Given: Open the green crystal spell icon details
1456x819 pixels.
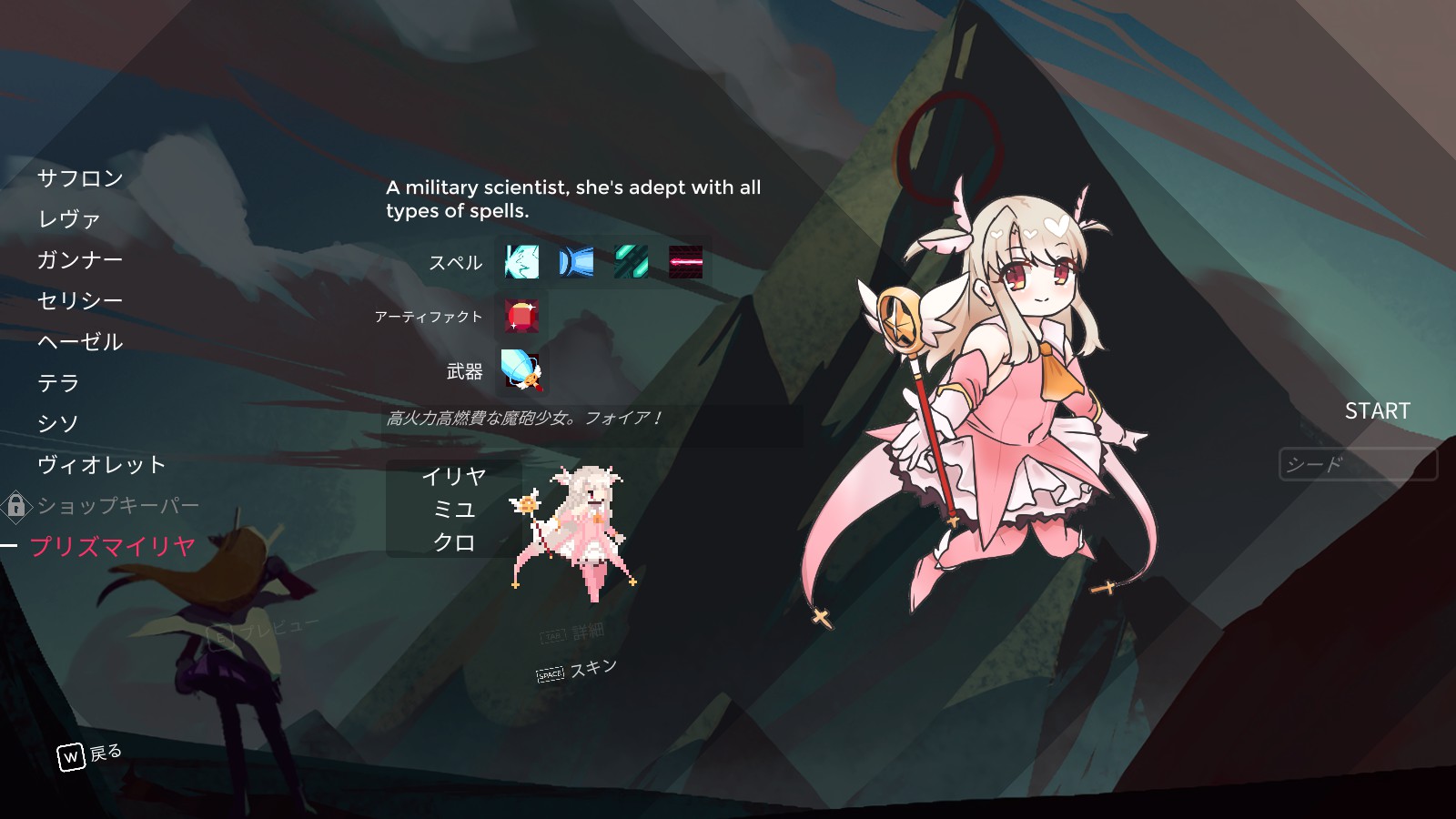Looking at the screenshot, I should 632,264.
